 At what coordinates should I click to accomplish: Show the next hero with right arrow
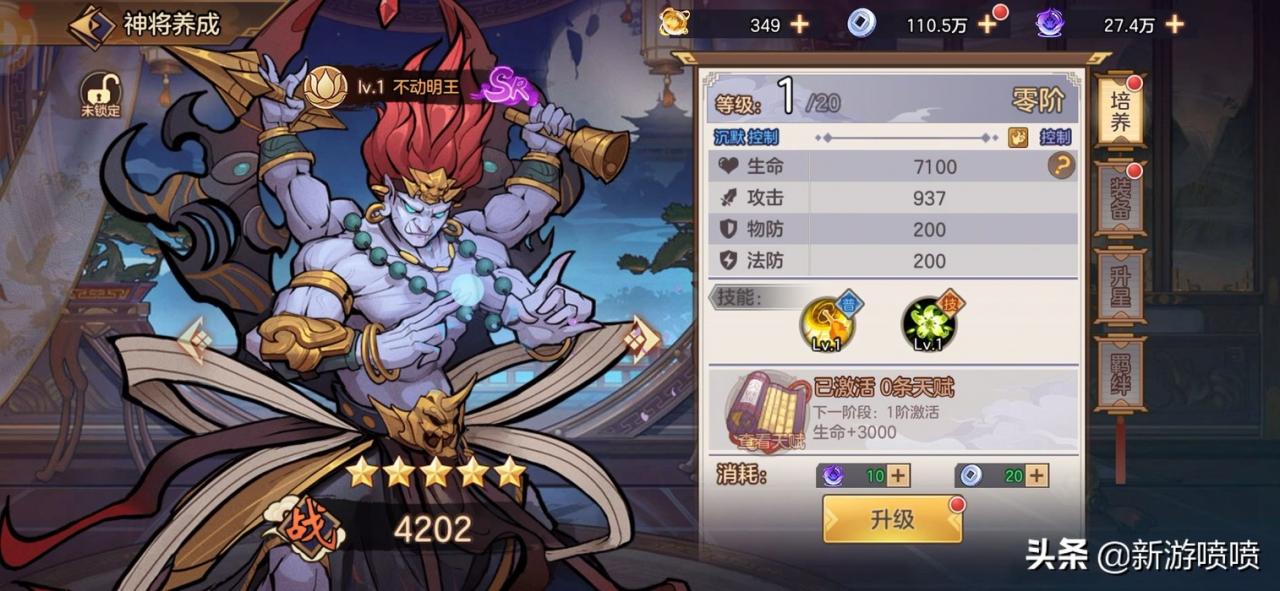tap(640, 340)
